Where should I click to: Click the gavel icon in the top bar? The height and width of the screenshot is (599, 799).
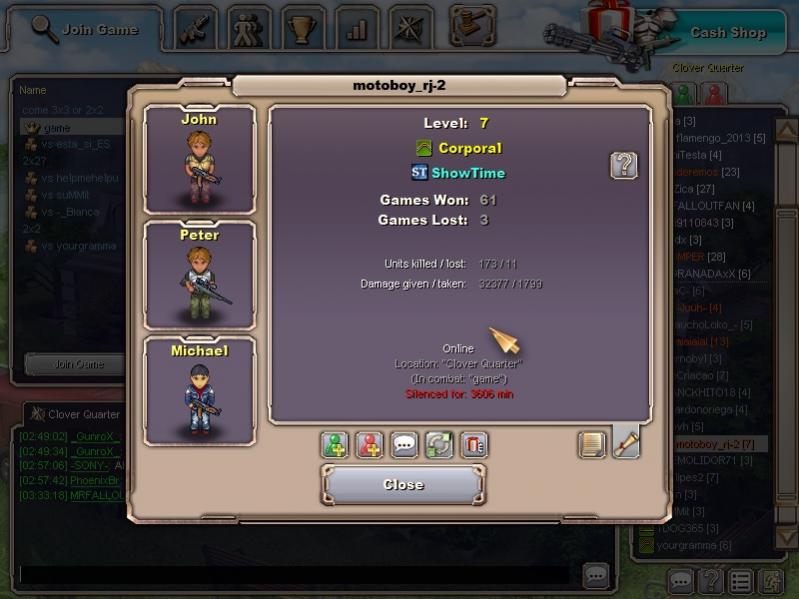472,26
